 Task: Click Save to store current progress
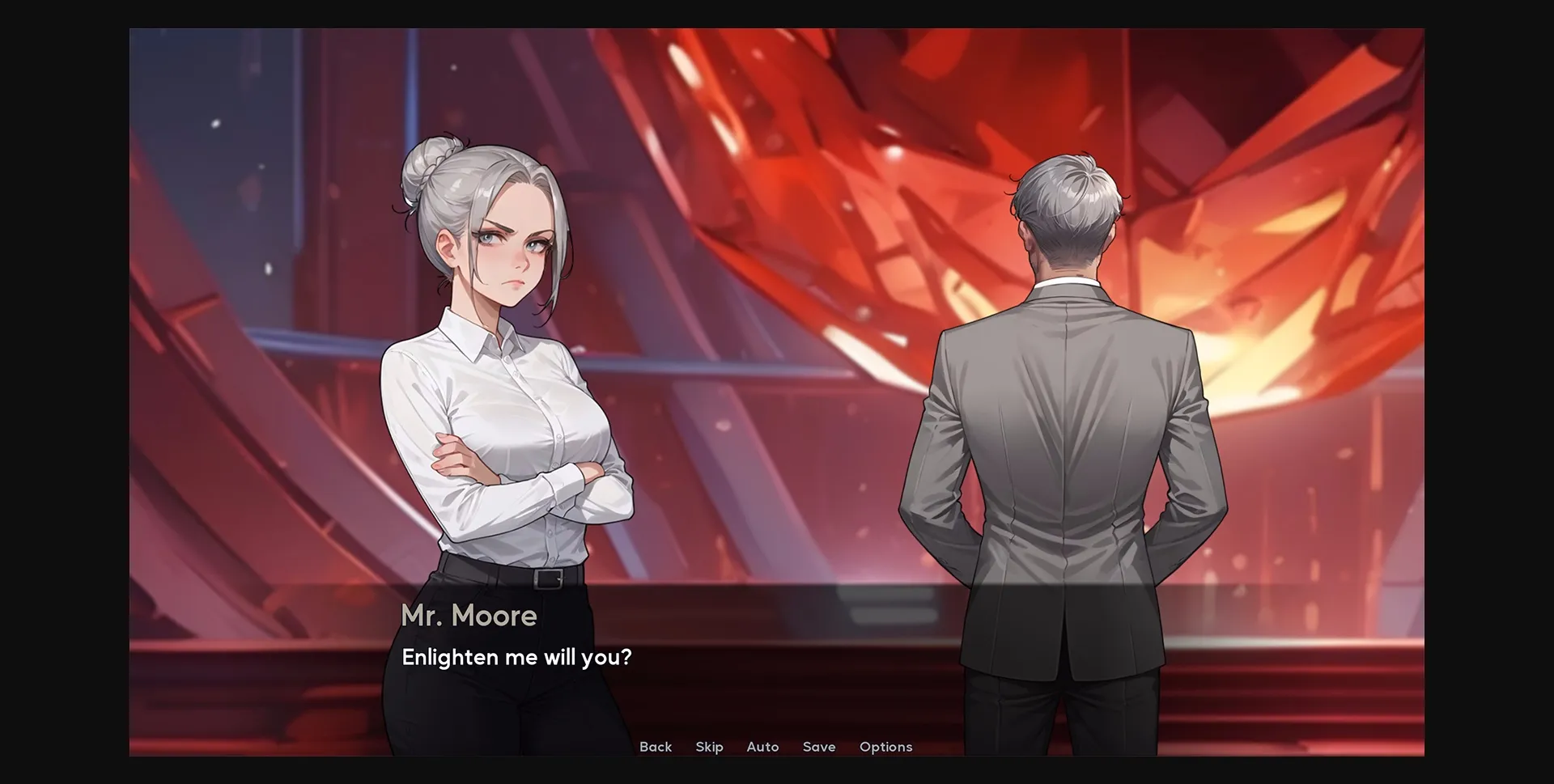(819, 747)
